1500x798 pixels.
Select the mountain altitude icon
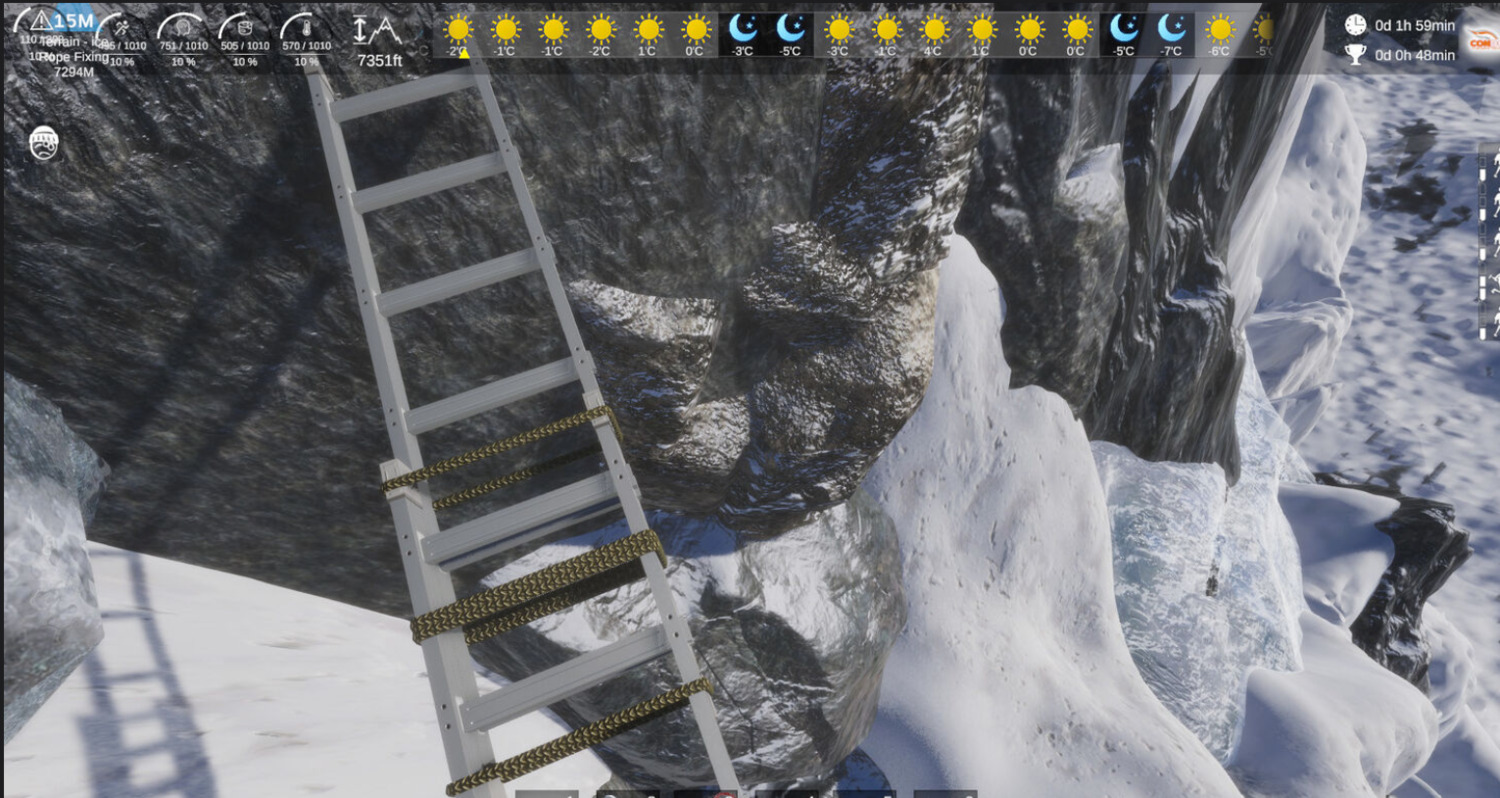[x=377, y=30]
